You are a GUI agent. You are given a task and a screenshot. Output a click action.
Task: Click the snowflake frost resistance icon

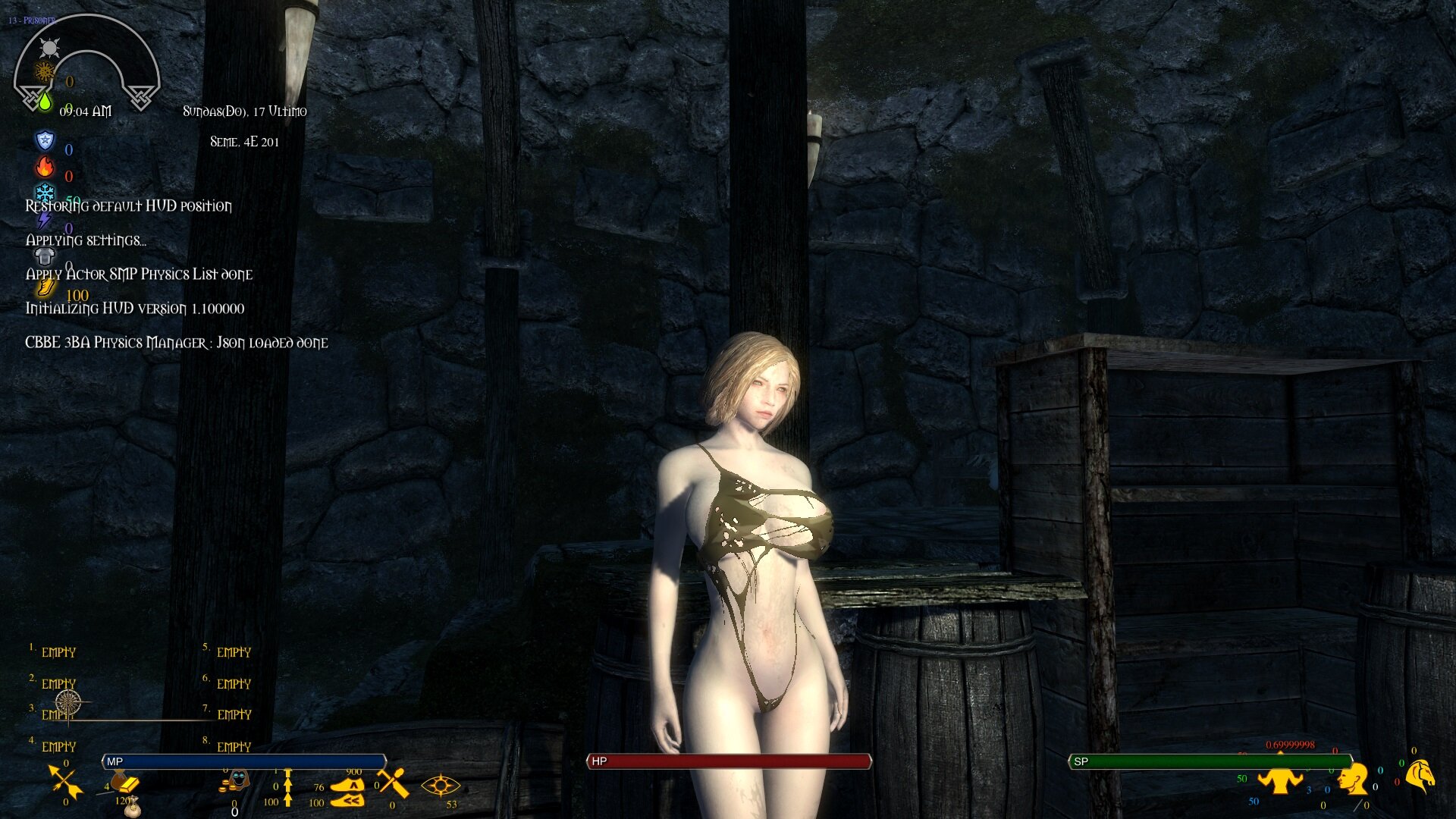(x=45, y=193)
